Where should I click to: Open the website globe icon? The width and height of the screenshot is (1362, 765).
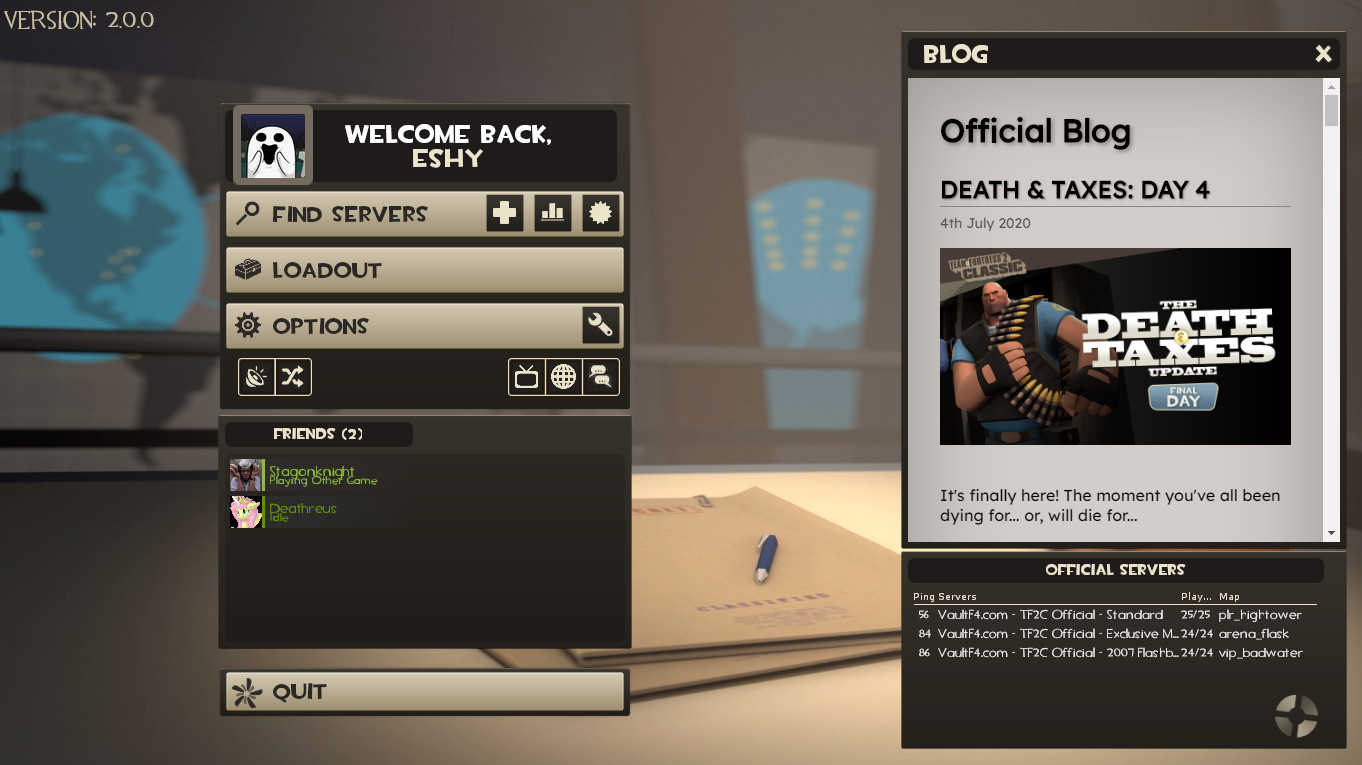(563, 377)
